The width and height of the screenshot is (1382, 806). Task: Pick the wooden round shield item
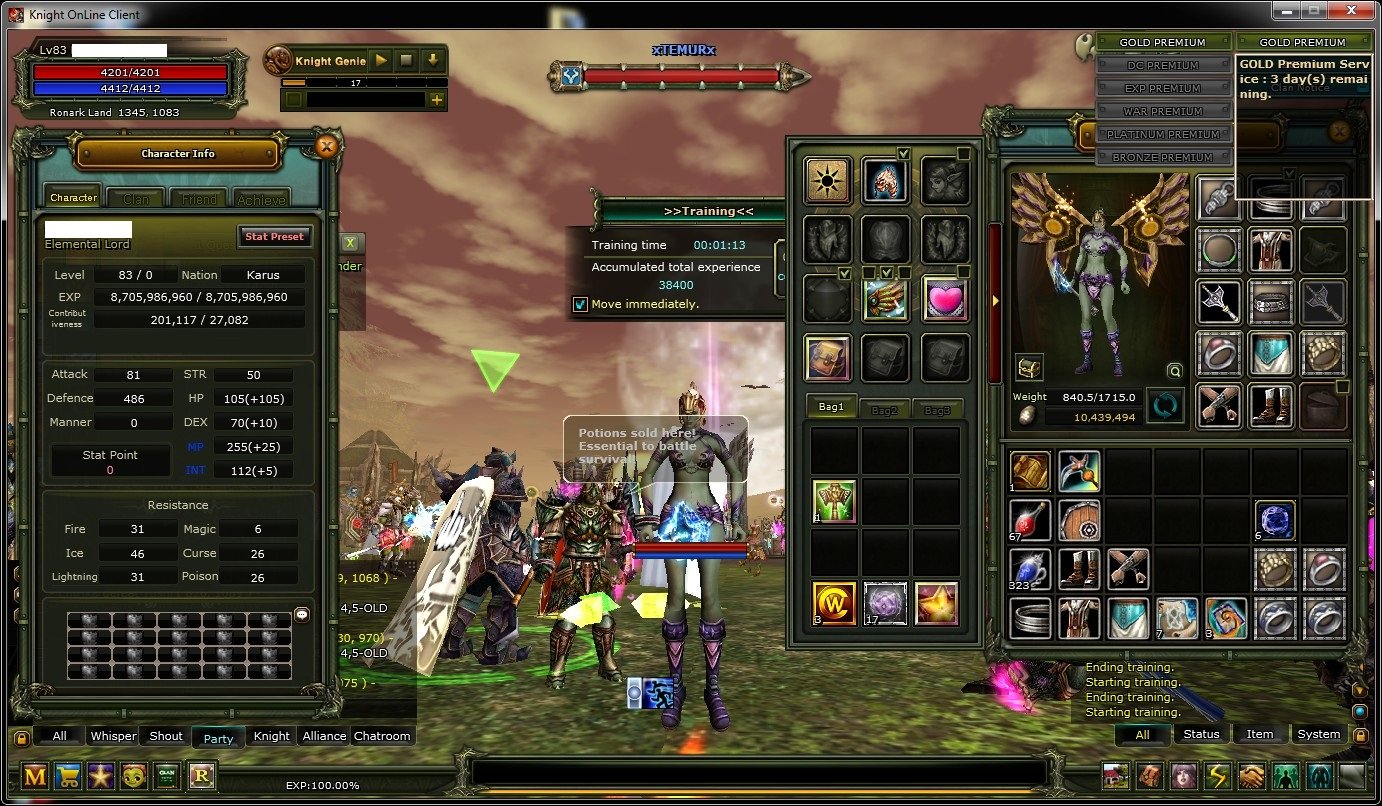[x=1079, y=521]
